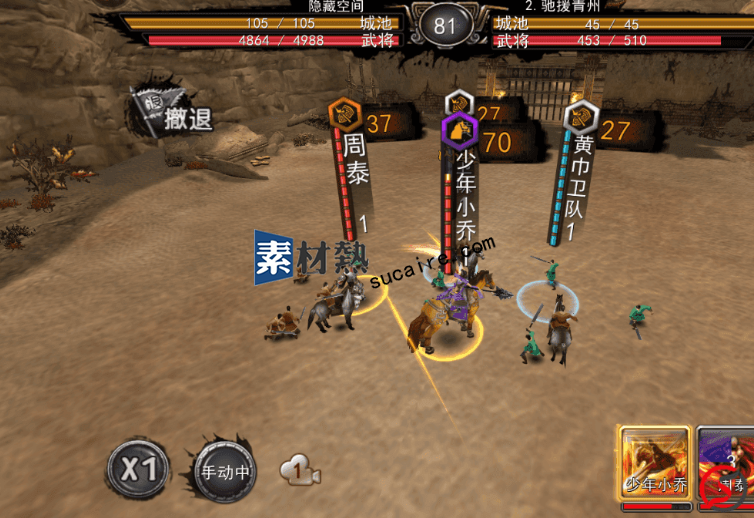Select the 少年小乔 unit banner
Viewport: 754px width, 518px height.
(466, 190)
